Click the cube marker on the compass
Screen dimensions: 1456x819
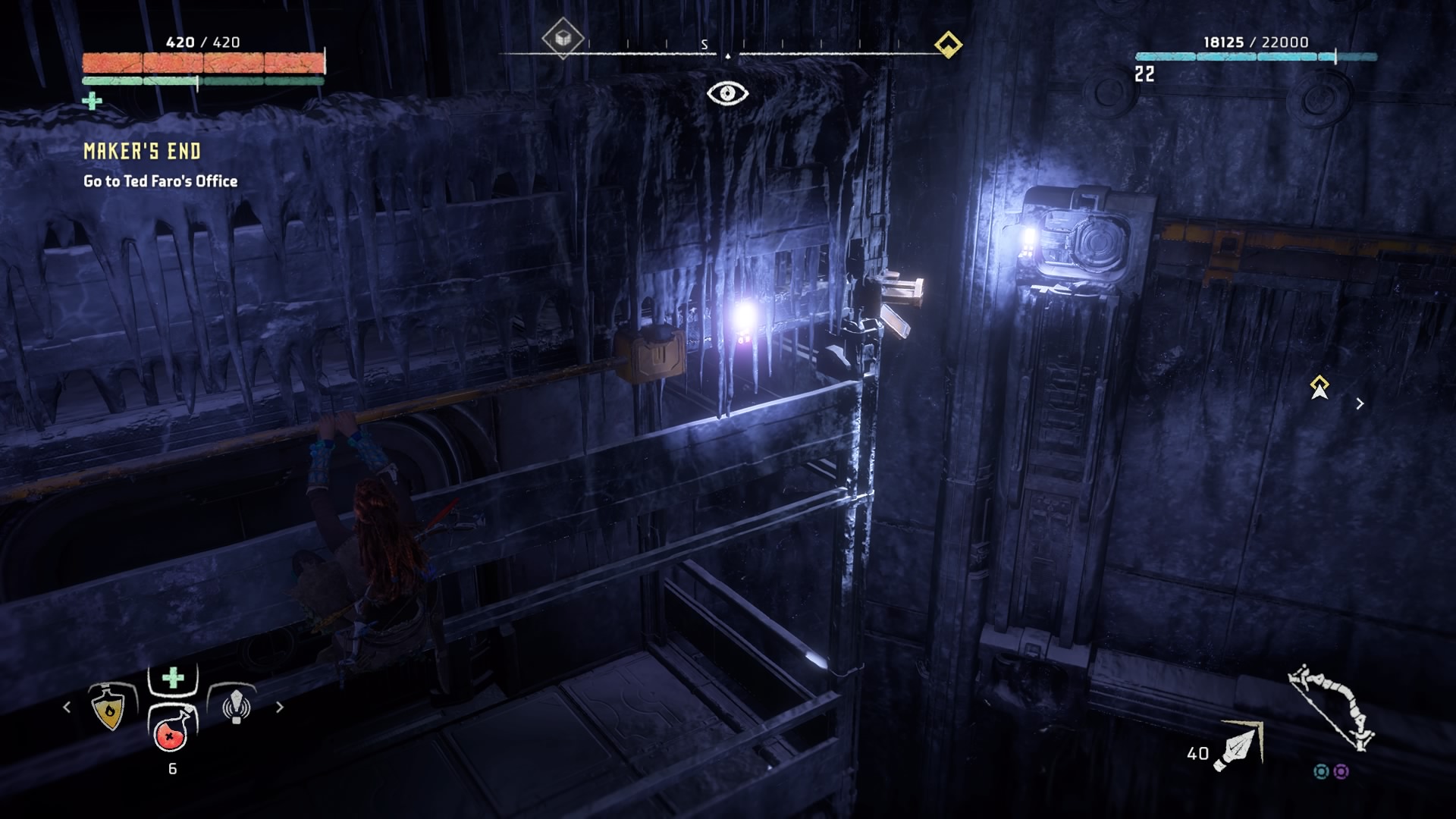click(x=563, y=38)
